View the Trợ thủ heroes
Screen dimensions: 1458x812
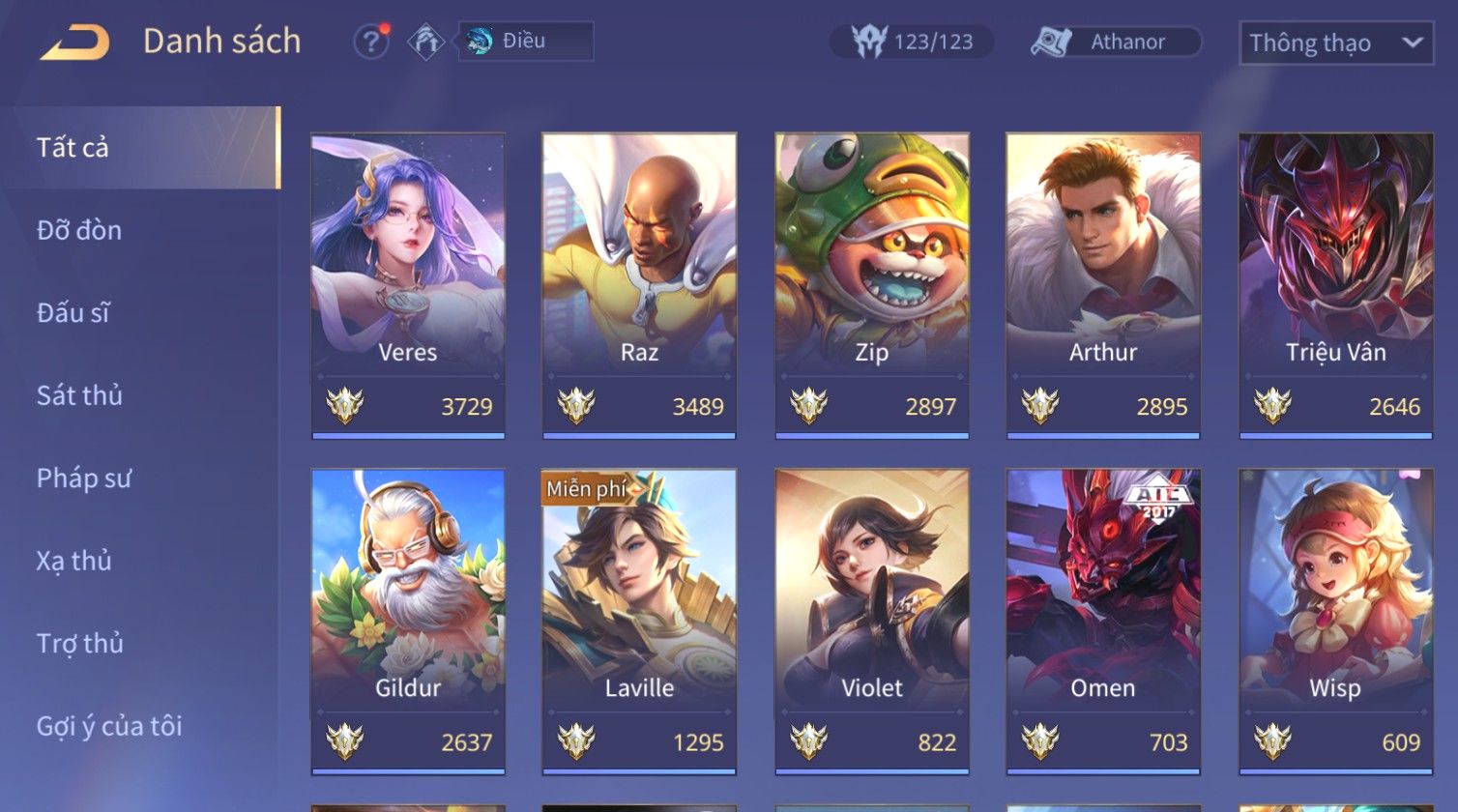point(80,643)
